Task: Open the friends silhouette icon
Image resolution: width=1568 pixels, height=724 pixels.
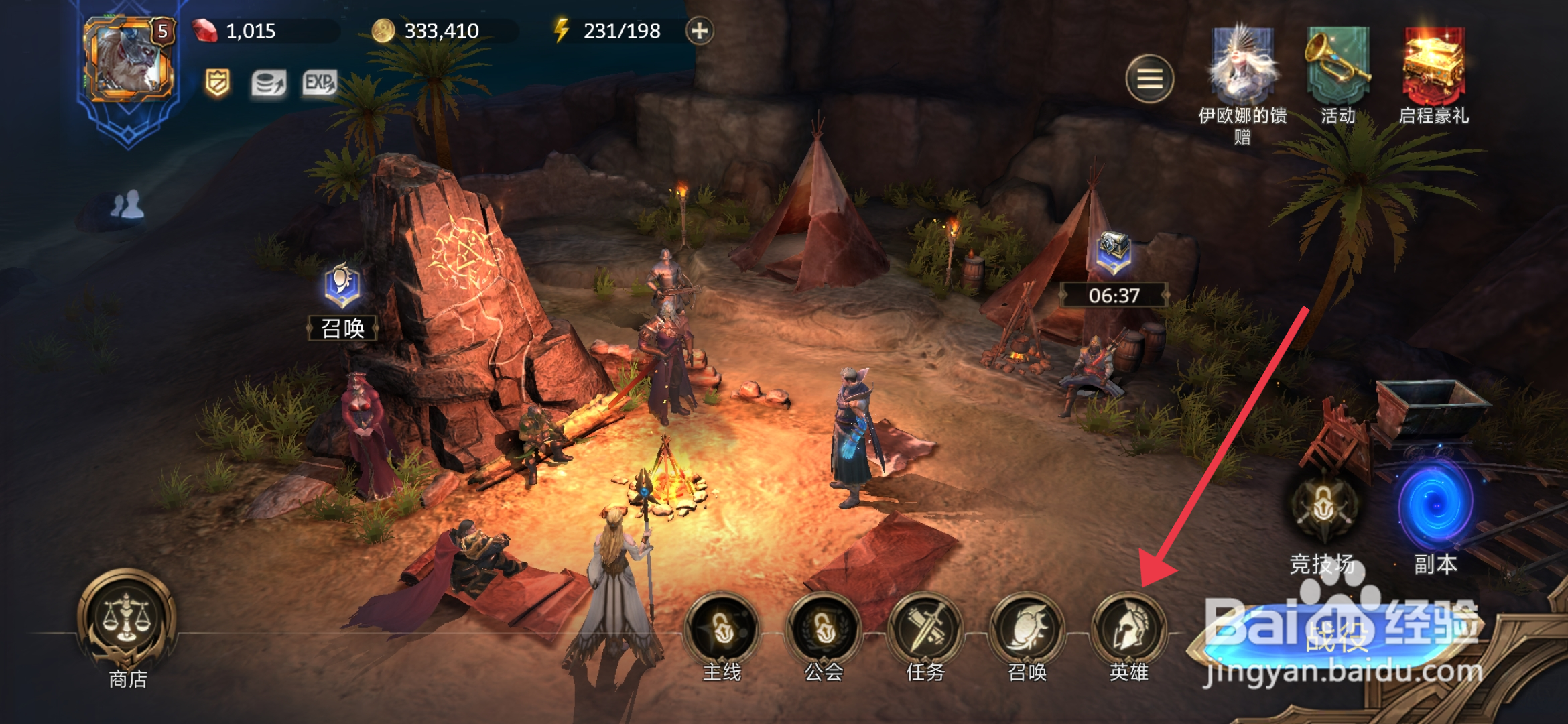Action: [127, 204]
